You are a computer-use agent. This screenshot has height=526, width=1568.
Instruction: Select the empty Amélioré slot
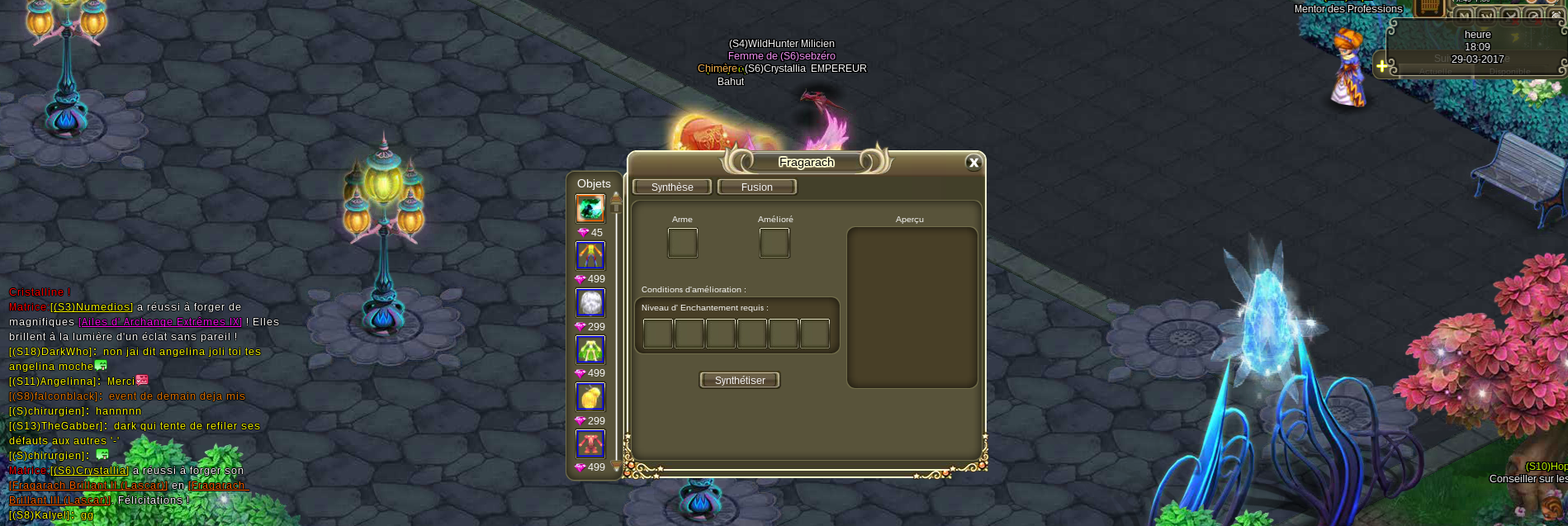pyautogui.click(x=775, y=243)
